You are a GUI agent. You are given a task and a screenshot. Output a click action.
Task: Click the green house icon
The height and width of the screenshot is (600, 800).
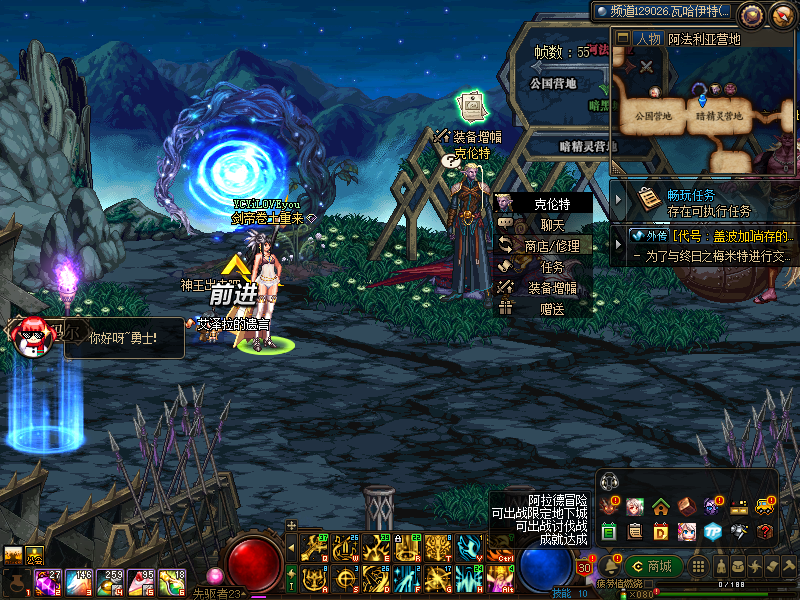coord(660,506)
